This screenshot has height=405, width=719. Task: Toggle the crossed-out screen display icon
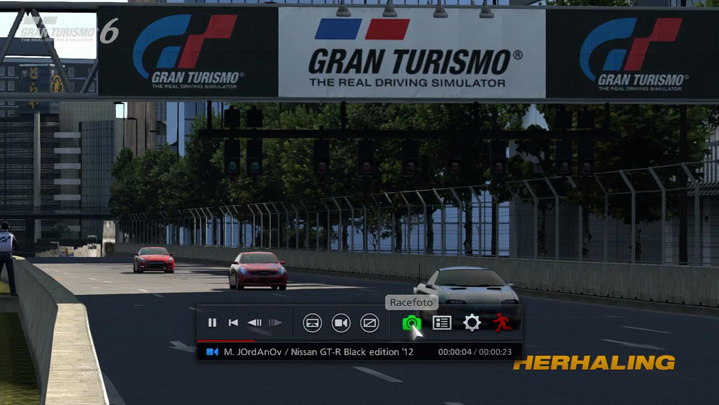[x=370, y=323]
